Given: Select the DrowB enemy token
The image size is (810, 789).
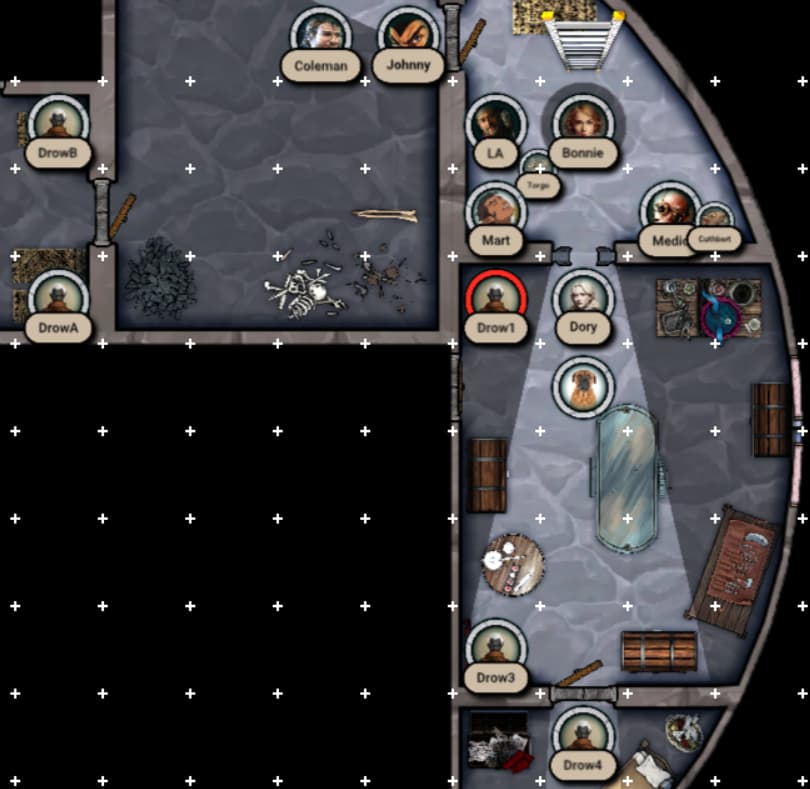Looking at the screenshot, I should coord(58,122).
